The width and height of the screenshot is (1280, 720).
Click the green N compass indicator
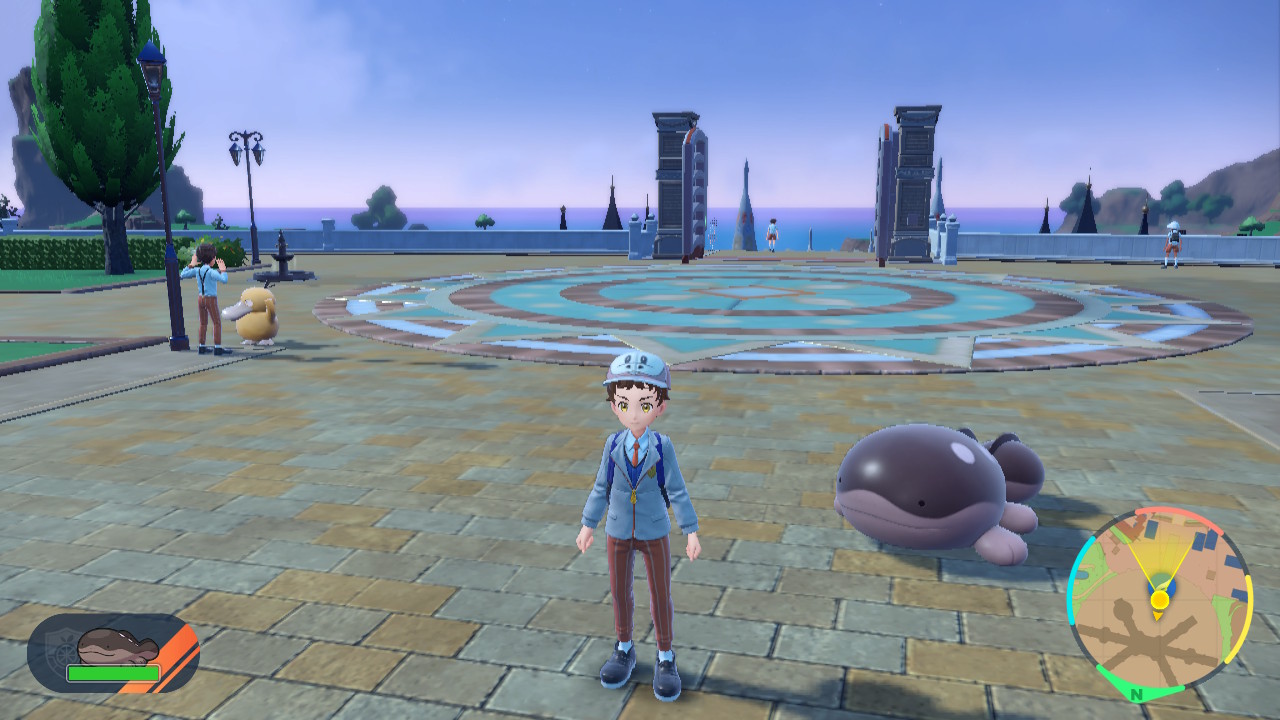tap(1136, 694)
